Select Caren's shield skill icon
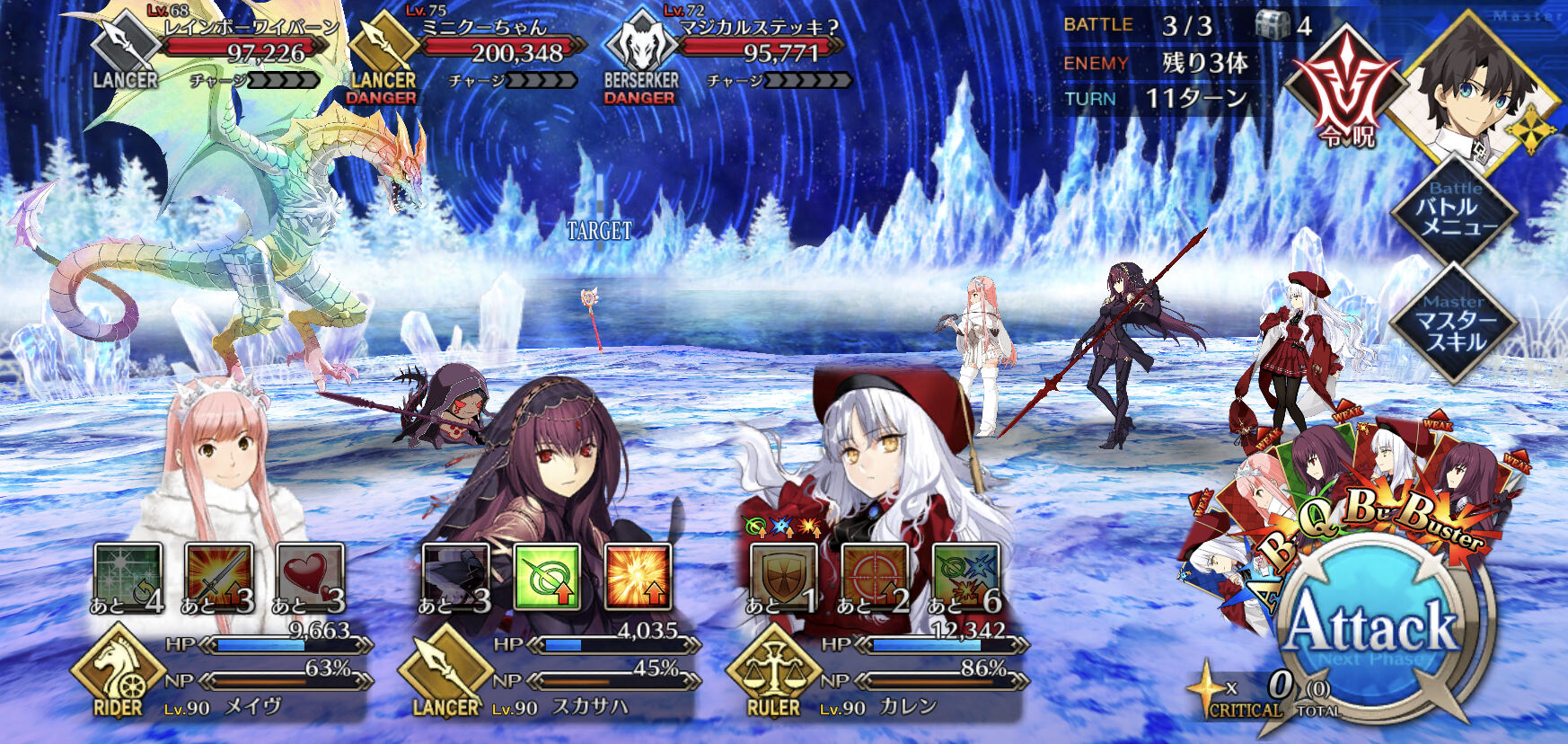The width and height of the screenshot is (1568, 744). 784,576
